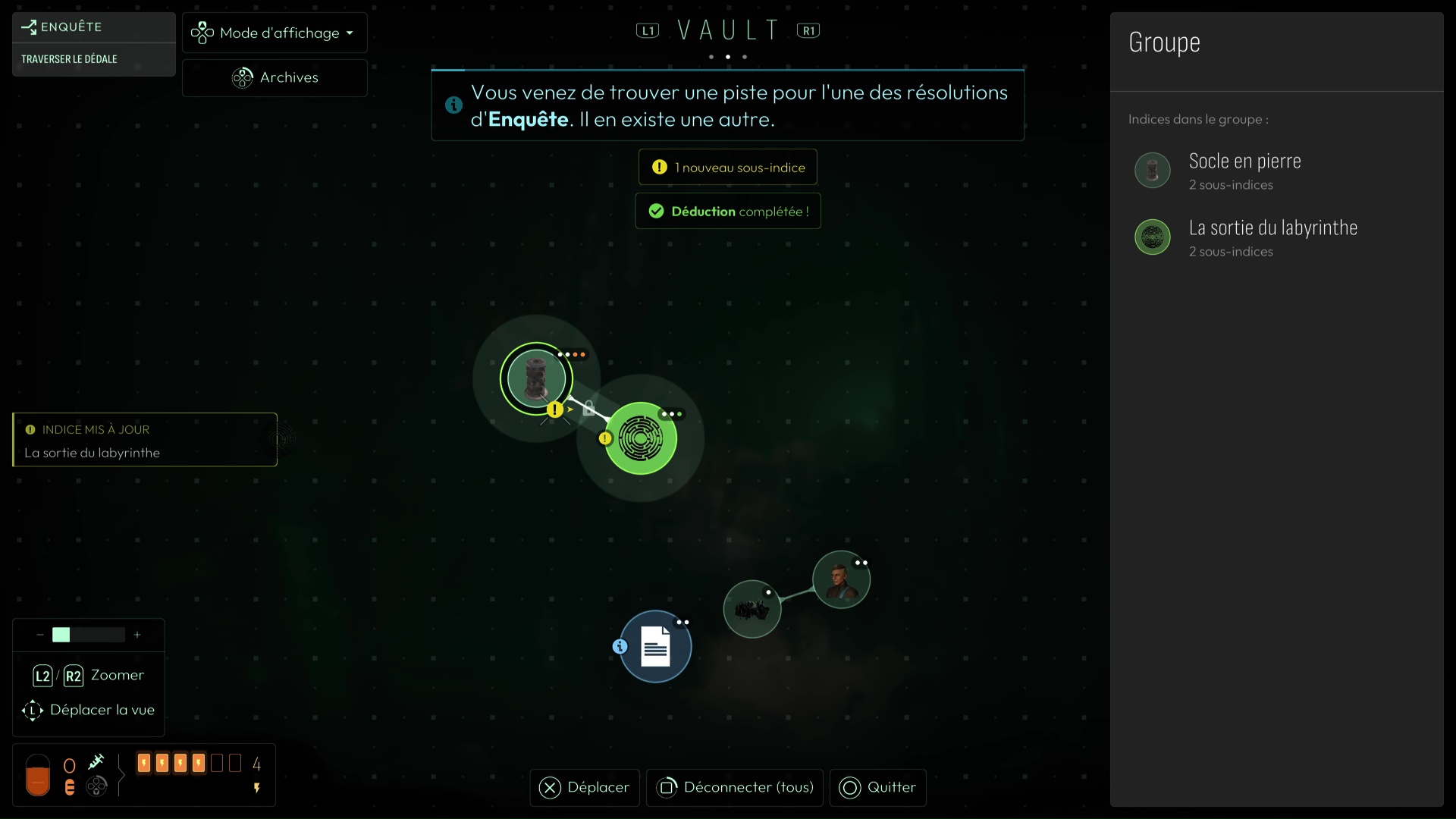Click Déconnecter (tous) button
The image size is (1456, 819).
click(x=734, y=788)
